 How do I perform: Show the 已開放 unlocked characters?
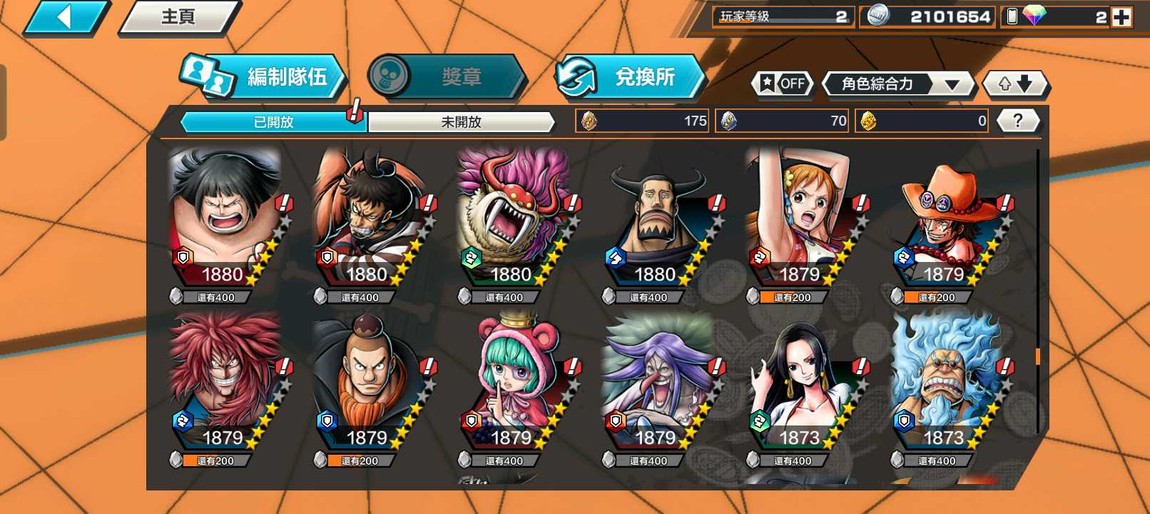pyautogui.click(x=272, y=122)
